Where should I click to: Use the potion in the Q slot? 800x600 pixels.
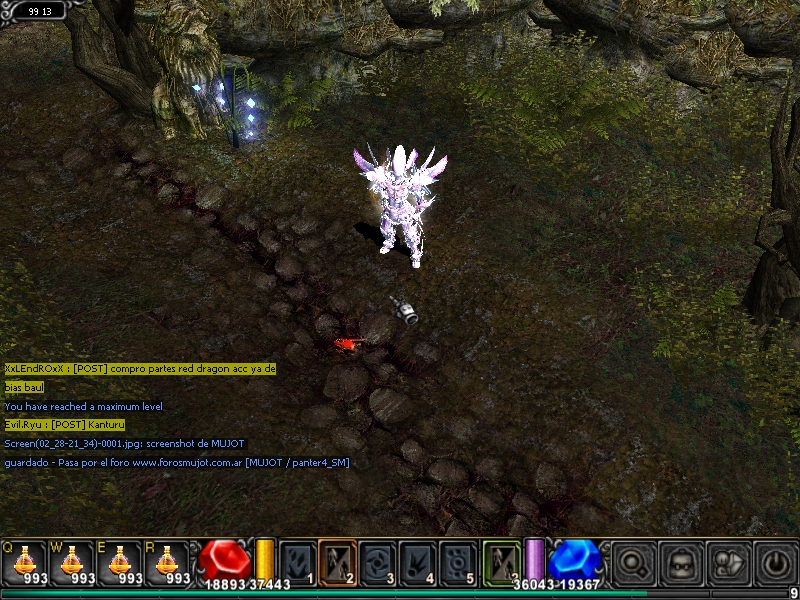click(24, 562)
